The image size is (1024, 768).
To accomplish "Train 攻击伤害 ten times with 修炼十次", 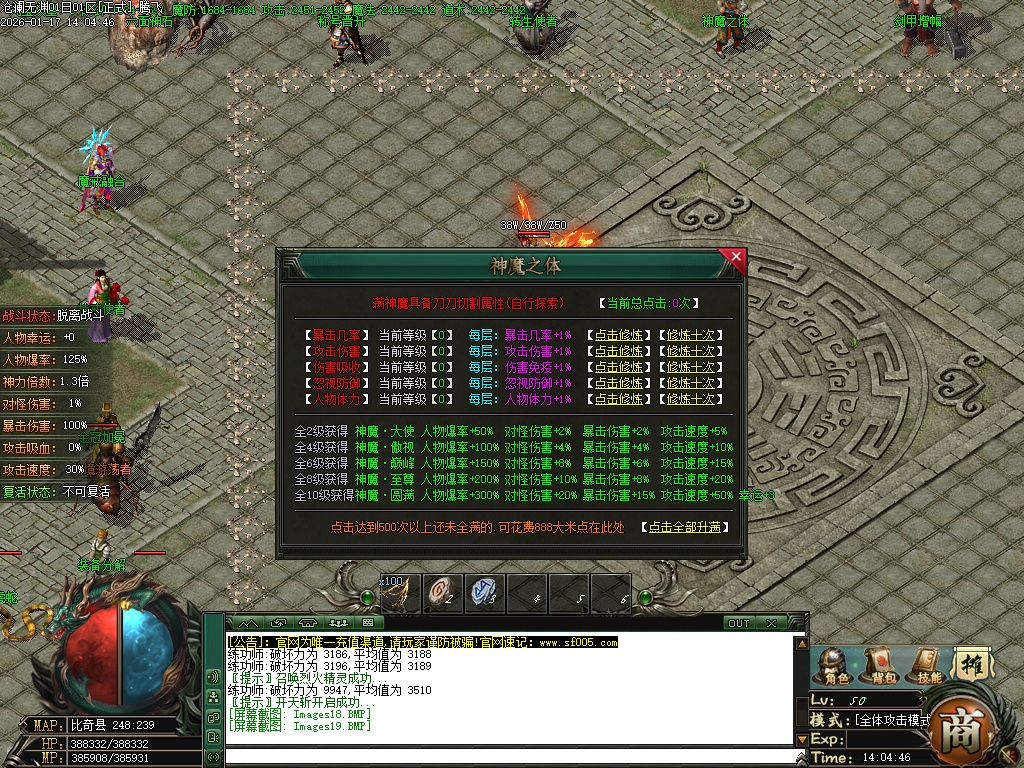I will point(691,351).
